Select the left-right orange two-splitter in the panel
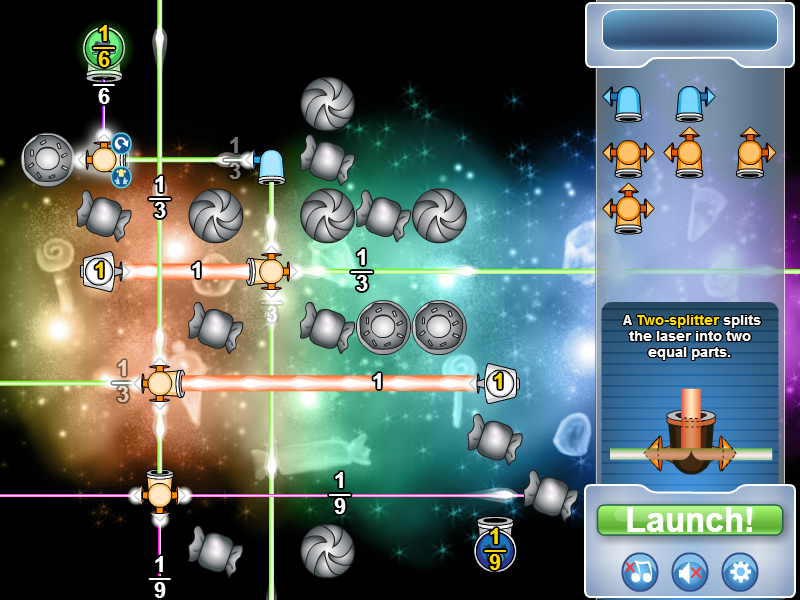800x600 pixels. click(628, 155)
